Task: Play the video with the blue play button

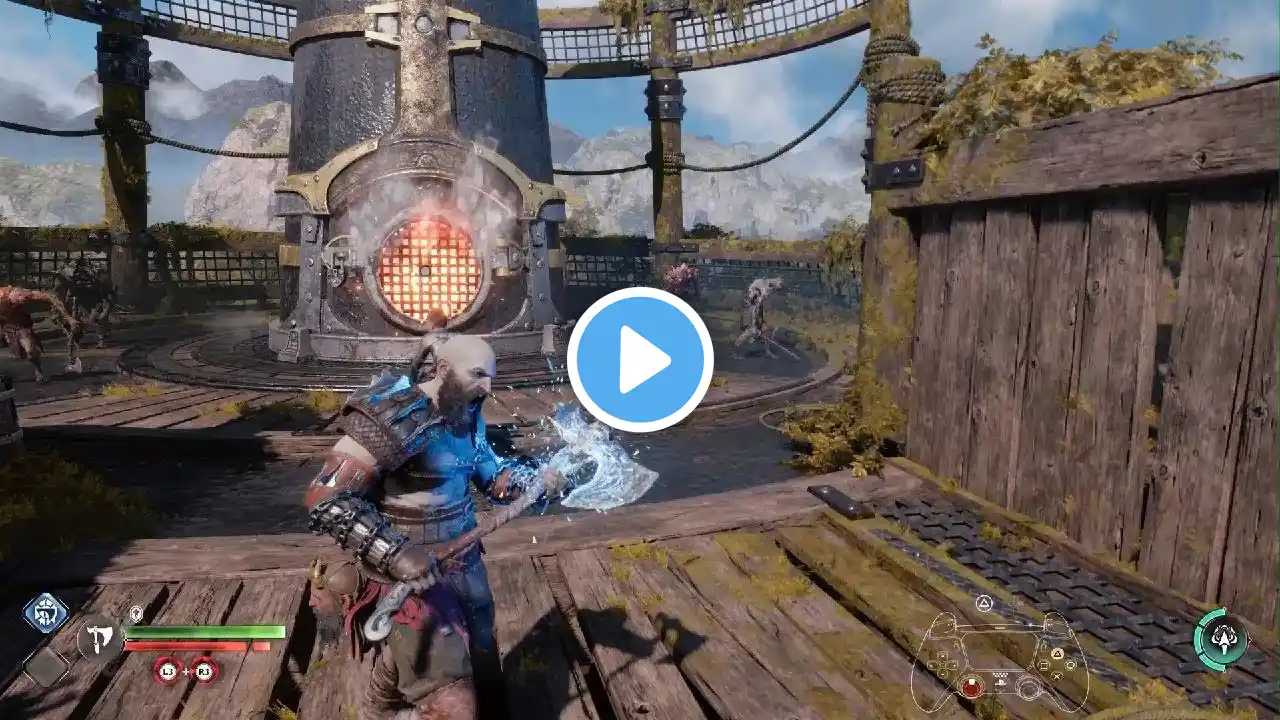Action: point(640,360)
